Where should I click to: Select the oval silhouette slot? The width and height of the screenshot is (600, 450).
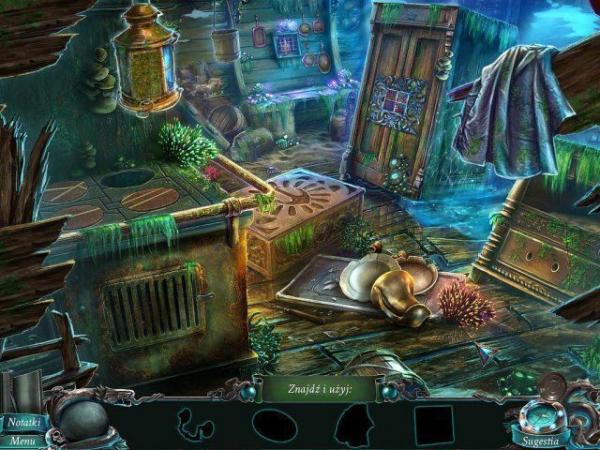click(x=273, y=425)
